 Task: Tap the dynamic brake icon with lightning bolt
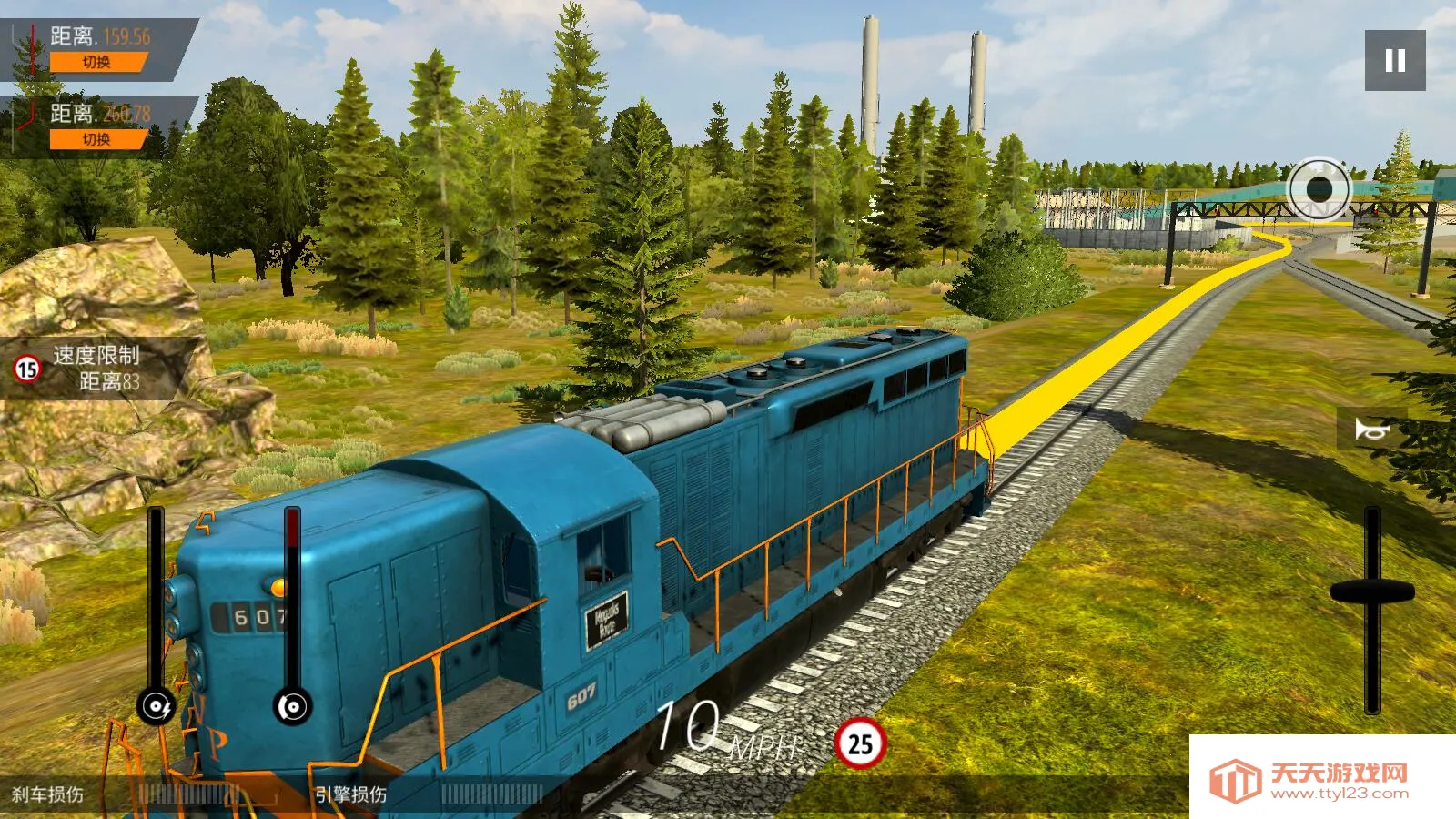click(x=157, y=706)
